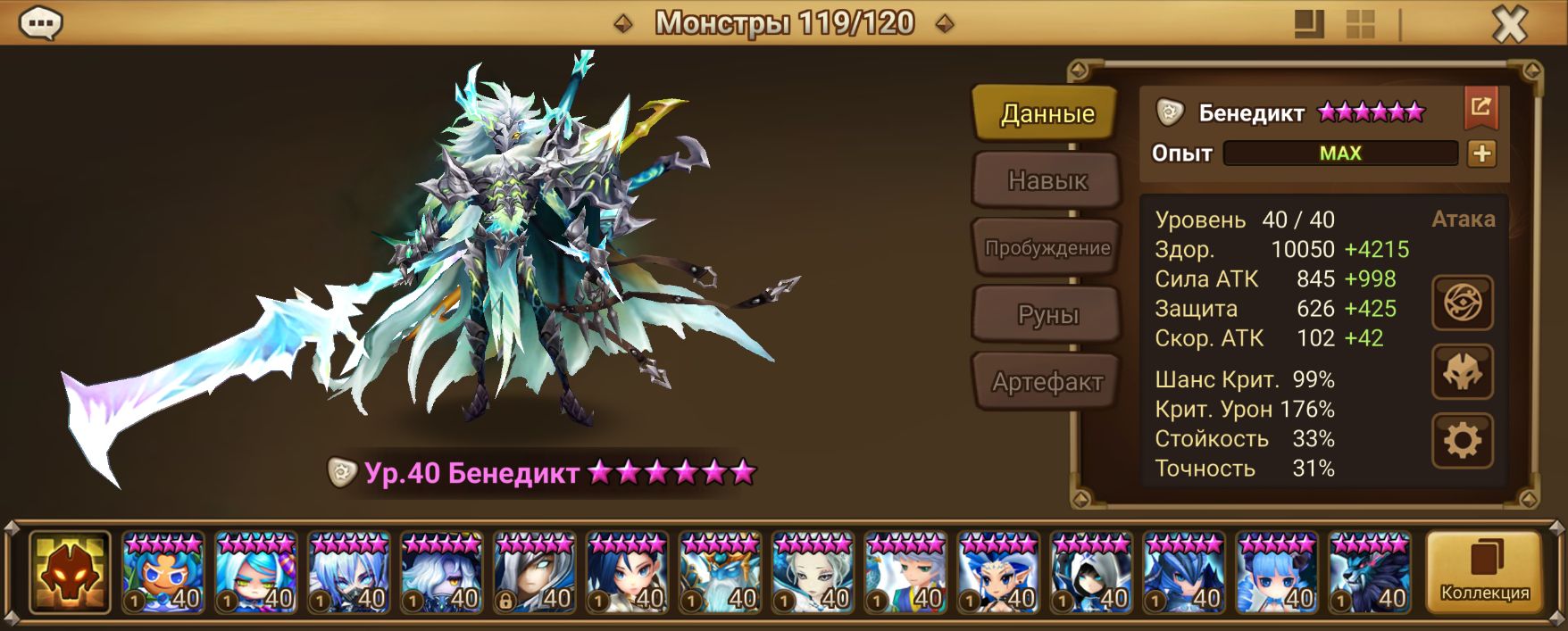Select the blue werewolf monster thumbnail

(1371, 572)
